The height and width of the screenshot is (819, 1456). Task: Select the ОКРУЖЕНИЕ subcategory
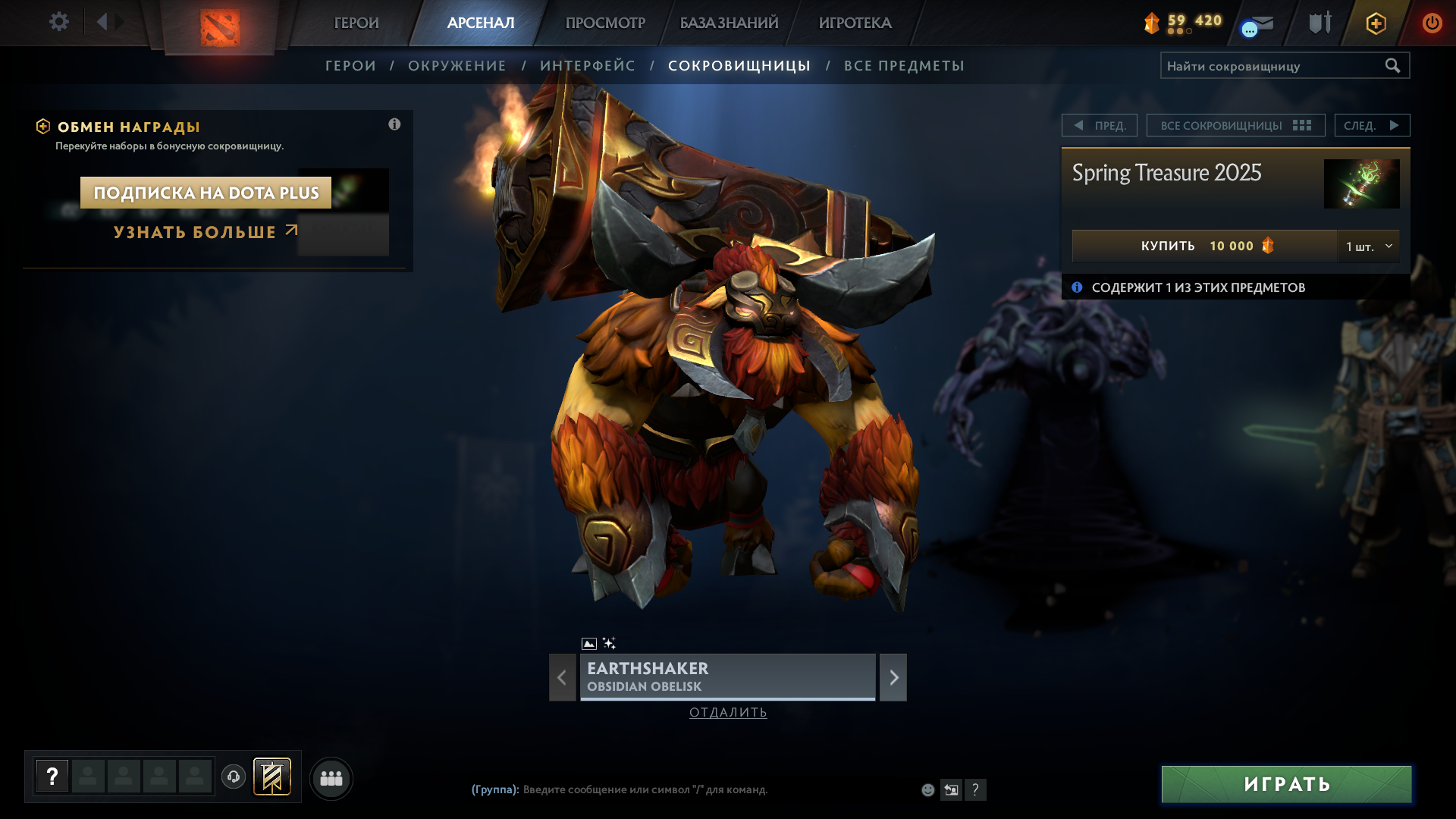point(457,66)
